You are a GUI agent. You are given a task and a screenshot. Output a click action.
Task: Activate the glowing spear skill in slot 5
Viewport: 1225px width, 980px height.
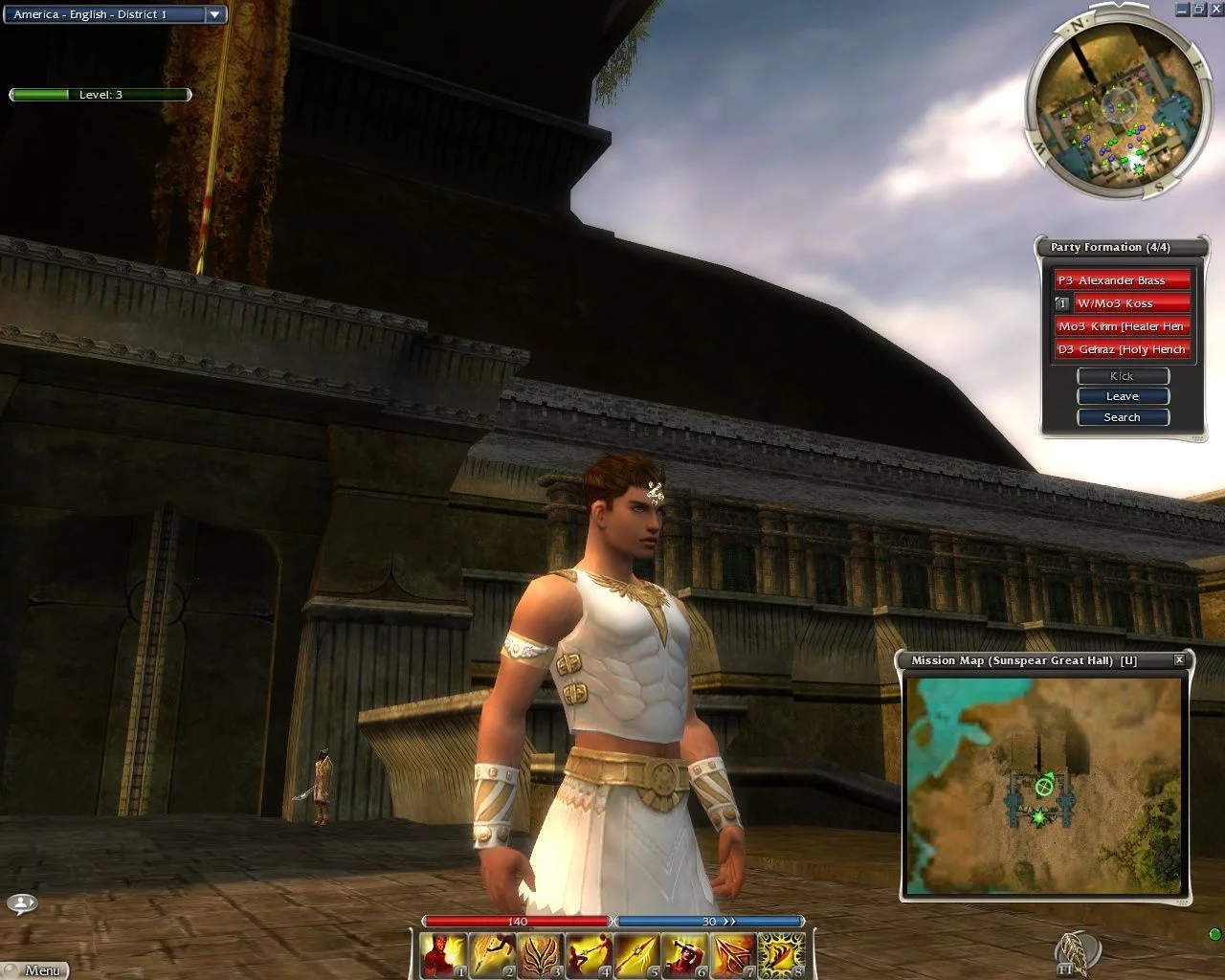636,955
